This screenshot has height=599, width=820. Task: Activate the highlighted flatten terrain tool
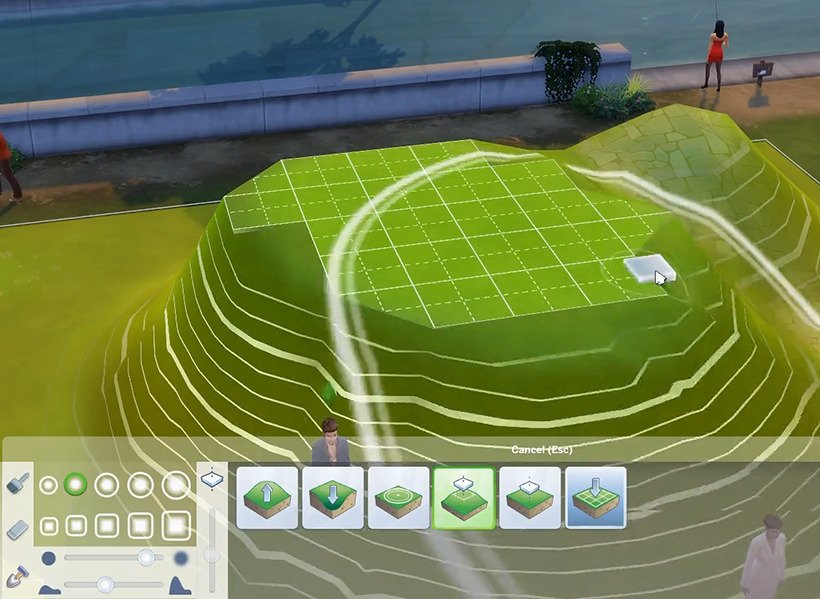coord(463,497)
